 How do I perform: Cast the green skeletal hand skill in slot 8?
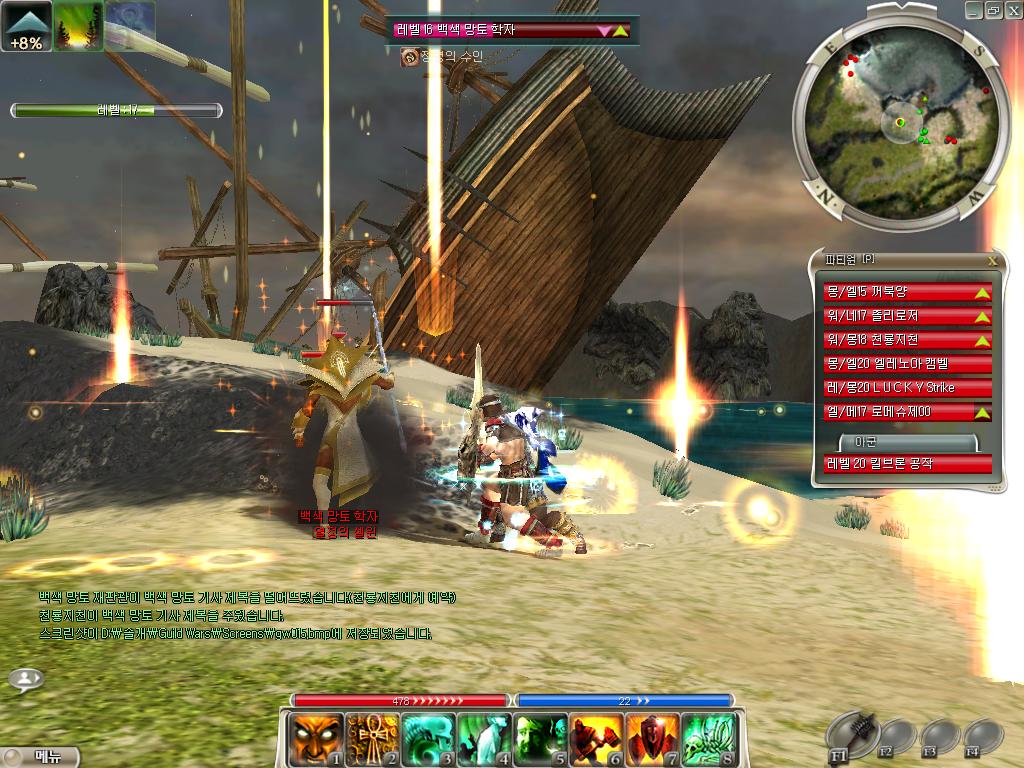(x=710, y=740)
